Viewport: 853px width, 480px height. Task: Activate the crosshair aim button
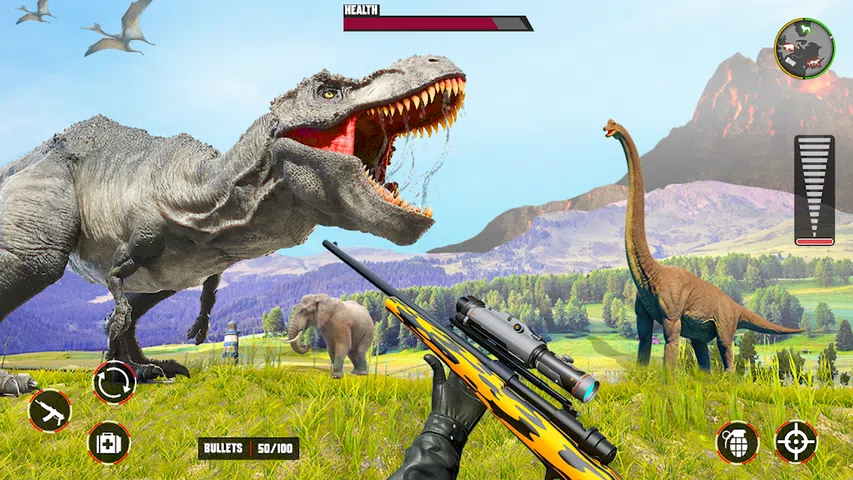(x=796, y=442)
